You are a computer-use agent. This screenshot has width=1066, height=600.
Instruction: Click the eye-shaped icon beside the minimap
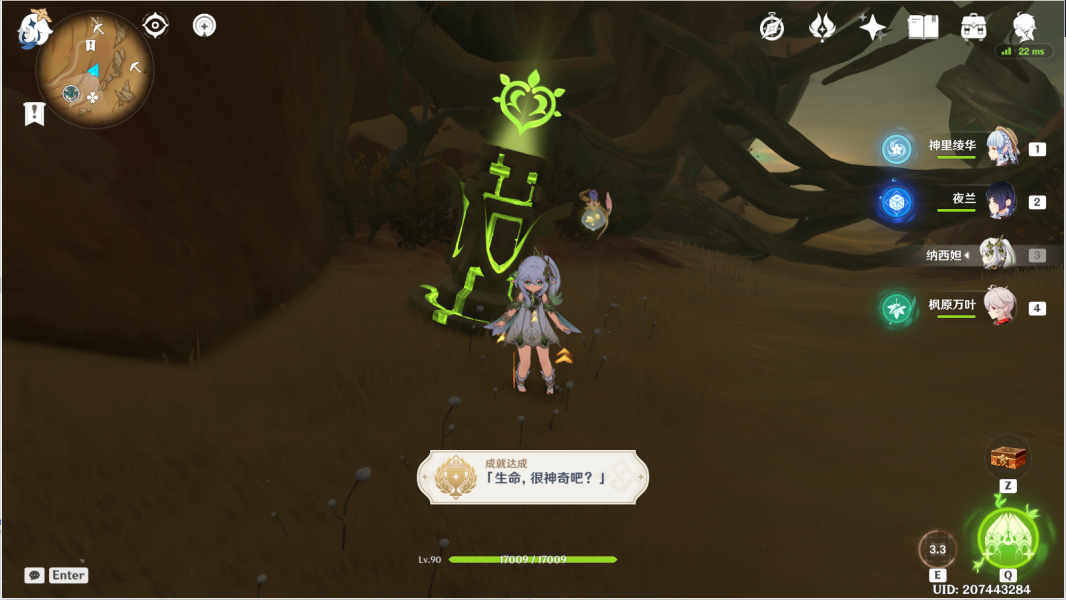coord(155,25)
